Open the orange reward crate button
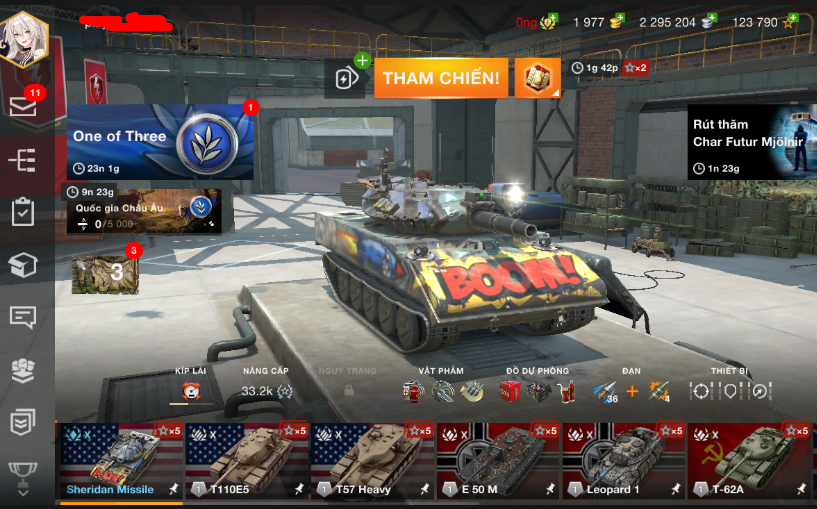Image resolution: width=817 pixels, height=509 pixels. coord(537,78)
